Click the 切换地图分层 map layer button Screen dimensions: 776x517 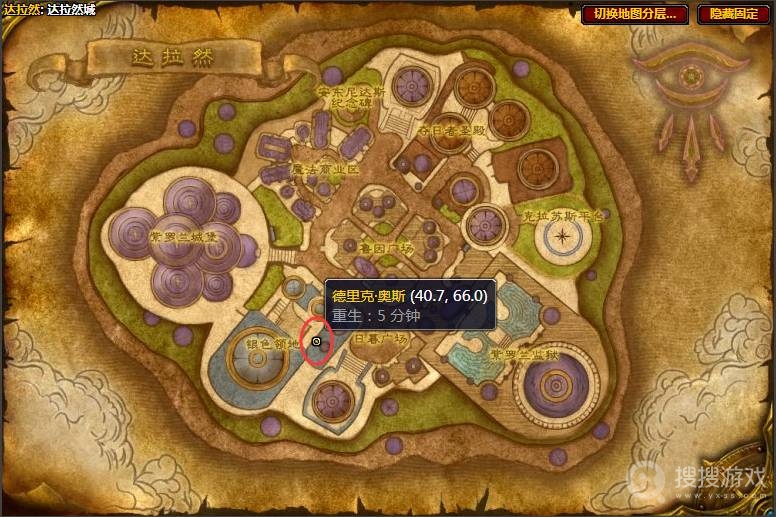[x=635, y=14]
